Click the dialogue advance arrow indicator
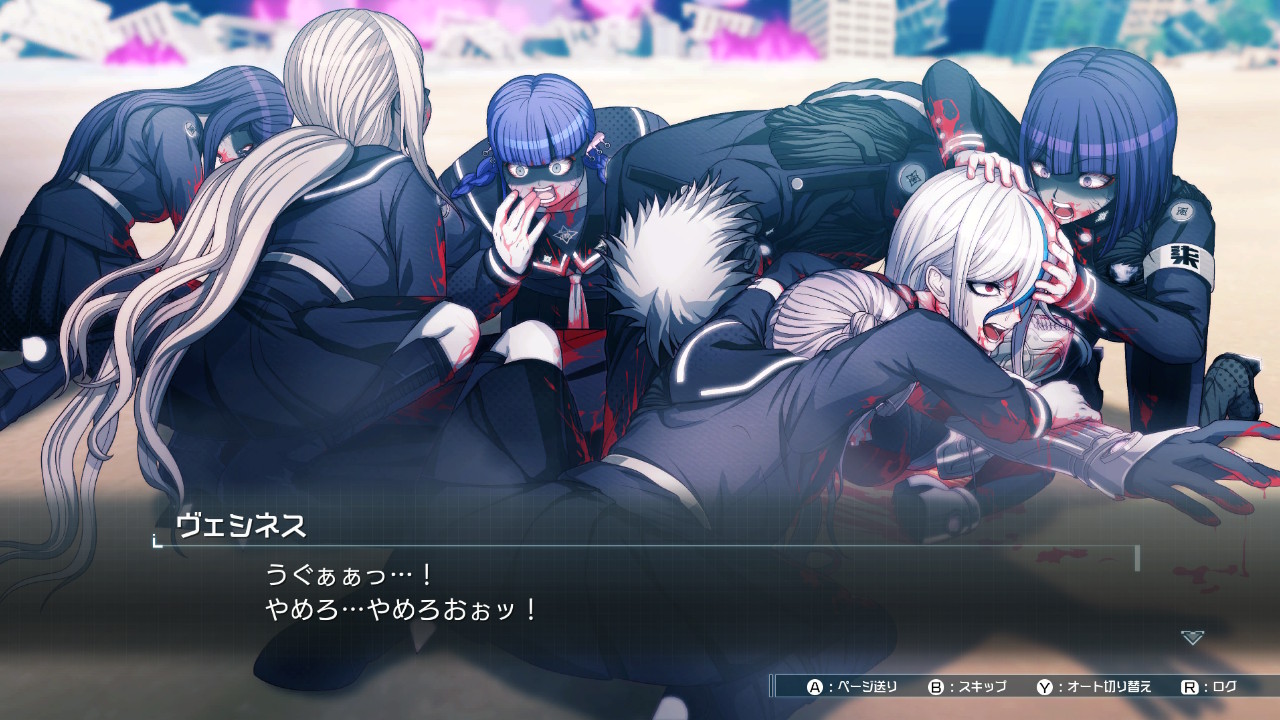 click(1192, 637)
